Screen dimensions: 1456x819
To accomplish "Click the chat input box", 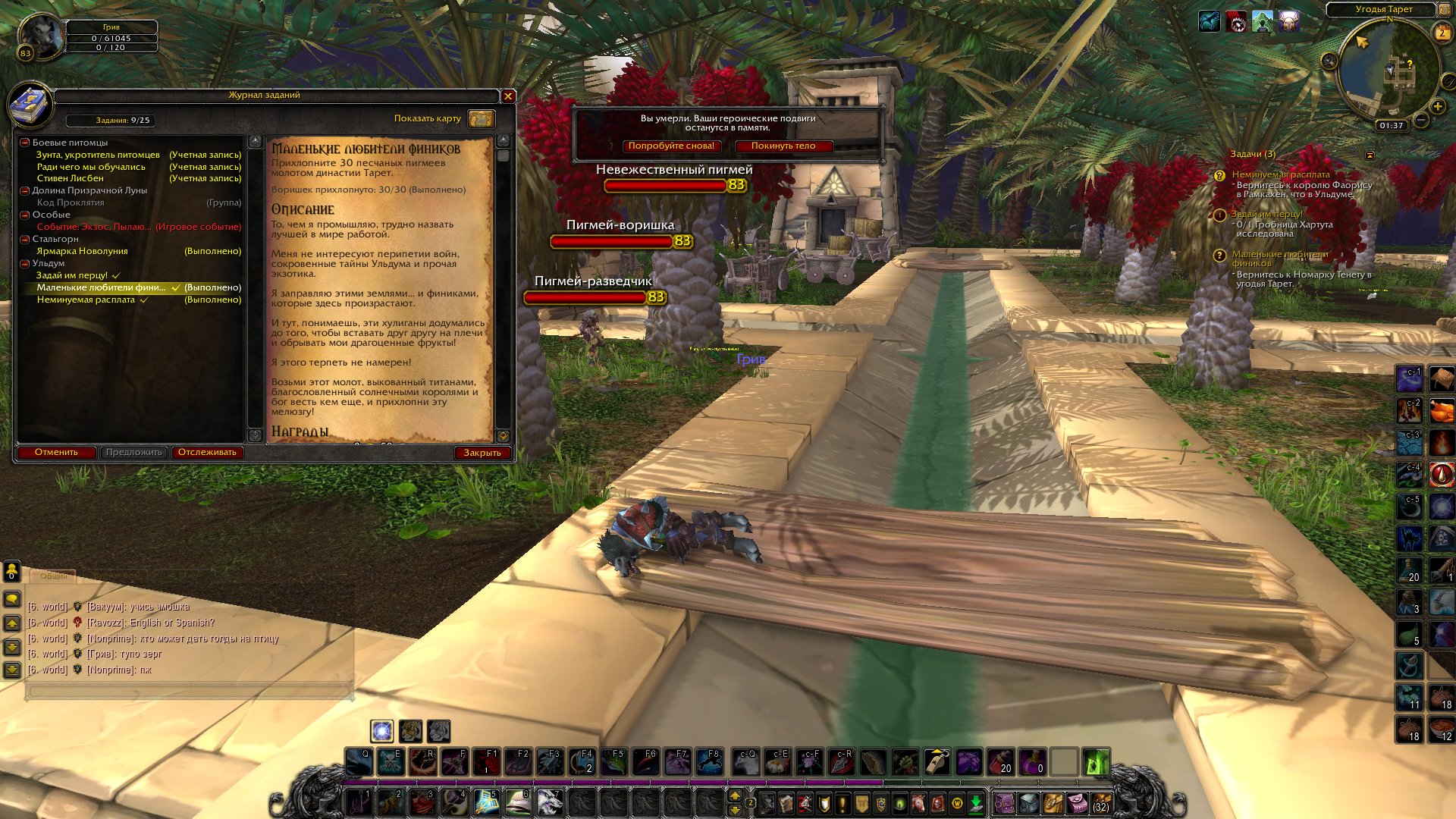I will point(190,691).
